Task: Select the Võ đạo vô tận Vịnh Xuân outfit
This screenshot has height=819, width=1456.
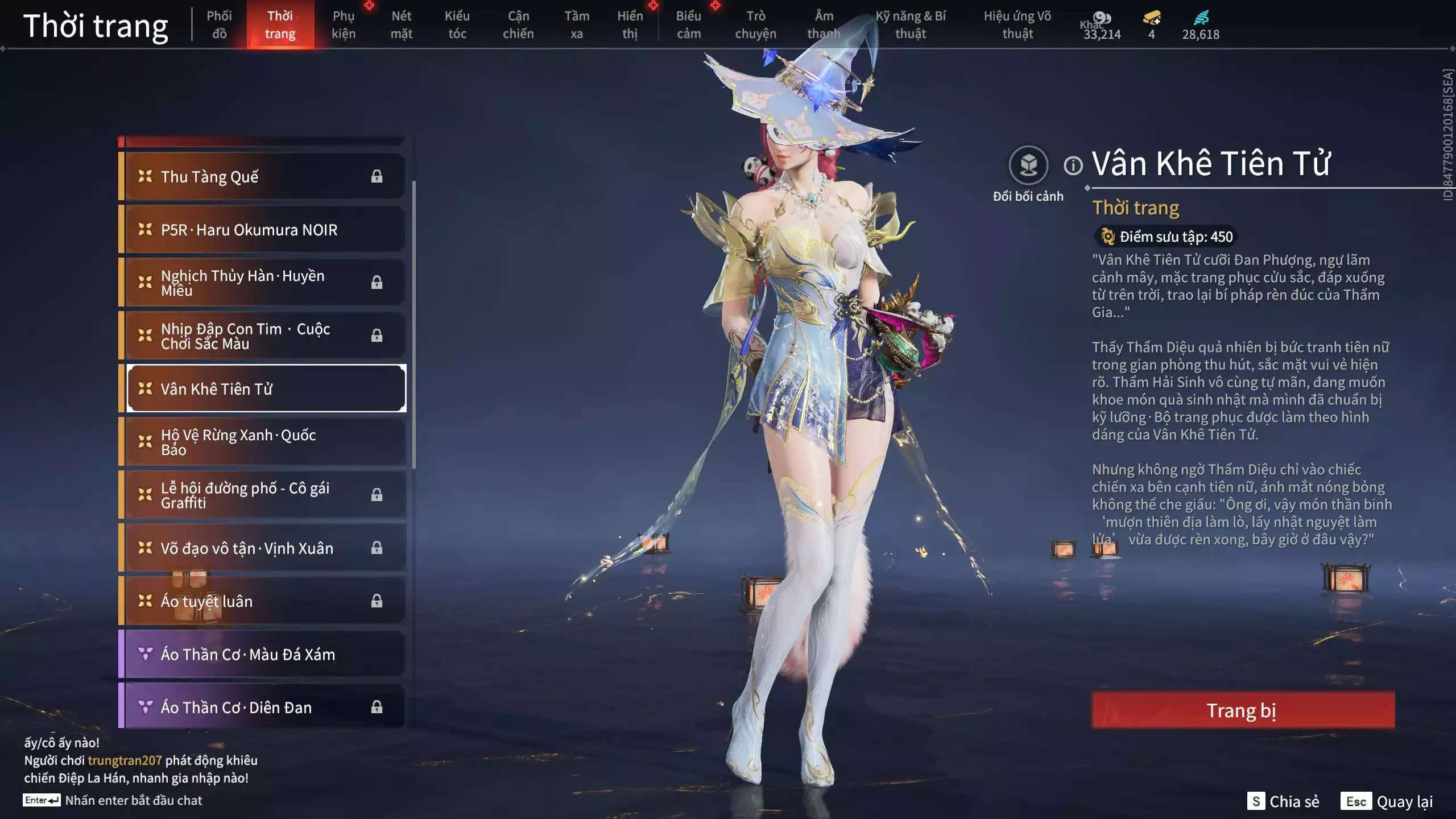Action: (264, 548)
